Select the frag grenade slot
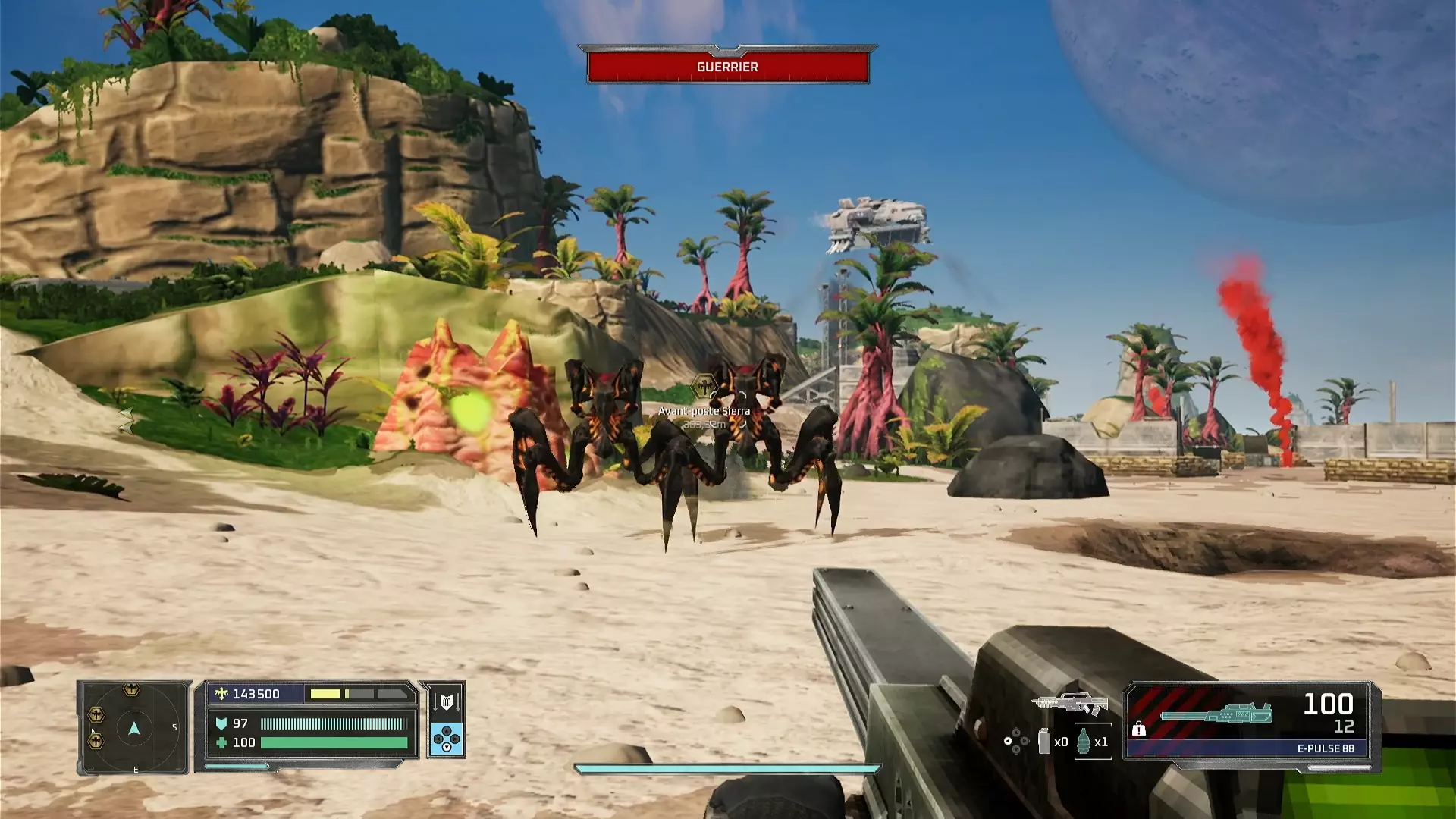Viewport: 1456px width, 819px height. click(1084, 741)
